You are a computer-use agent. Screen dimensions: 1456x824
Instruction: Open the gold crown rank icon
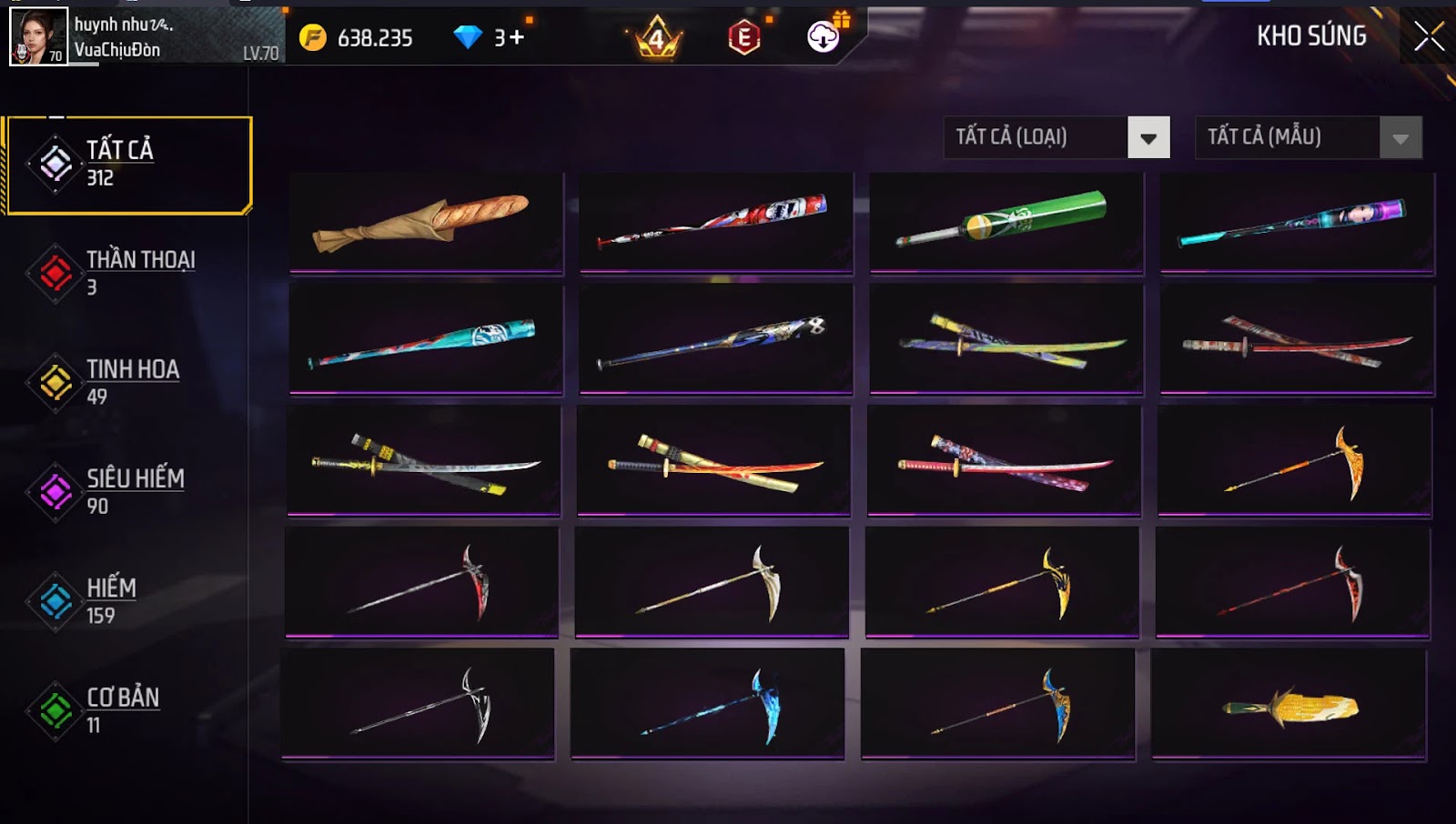click(656, 38)
